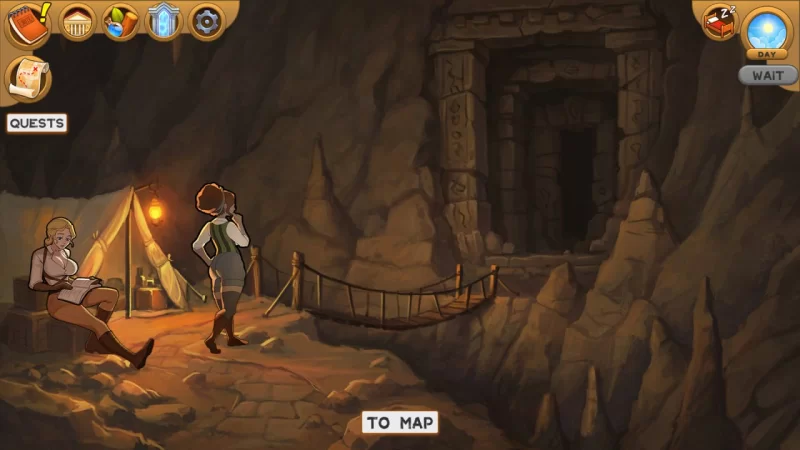Click the columned temple building icon

click(x=78, y=22)
